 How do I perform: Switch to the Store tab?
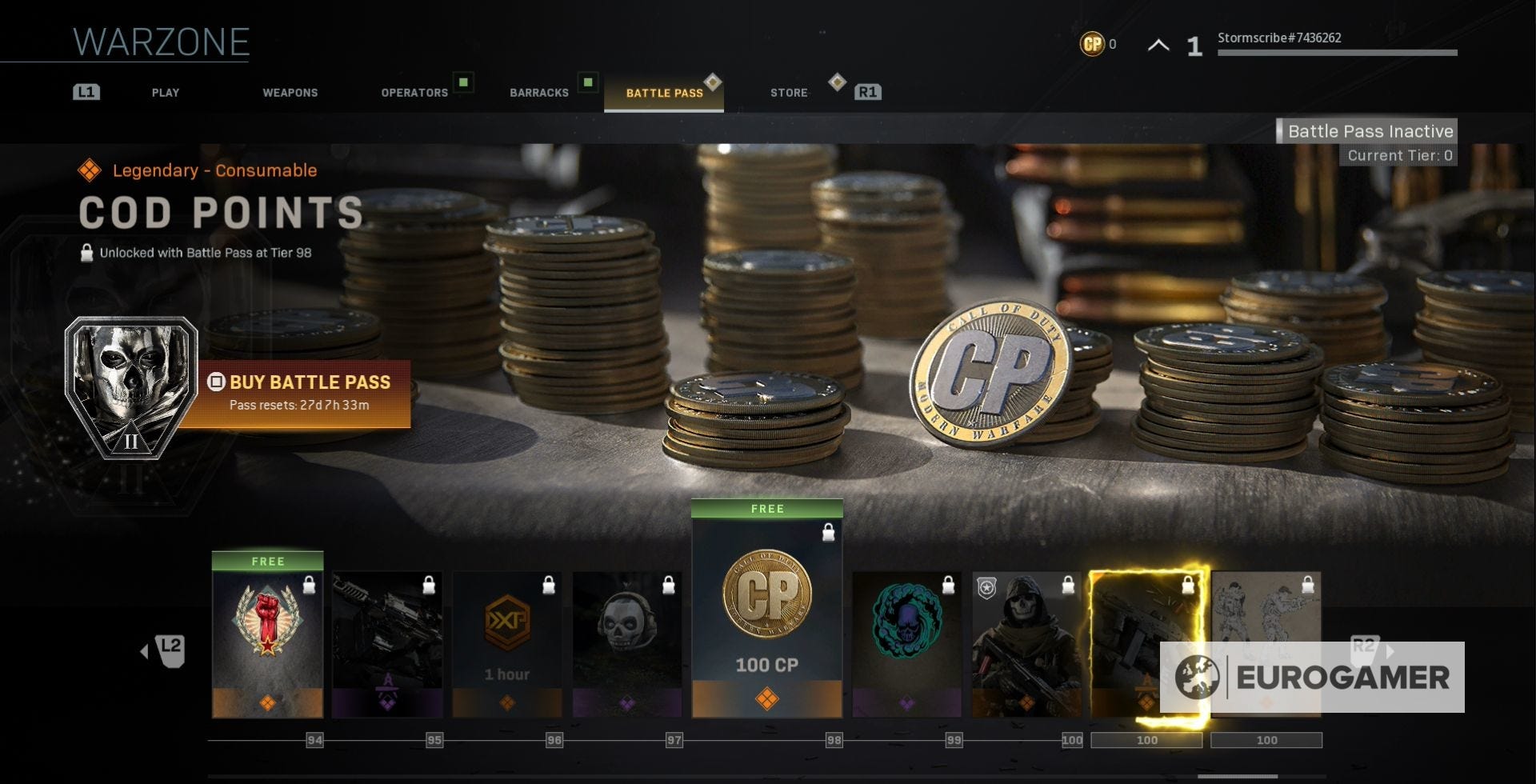(788, 92)
